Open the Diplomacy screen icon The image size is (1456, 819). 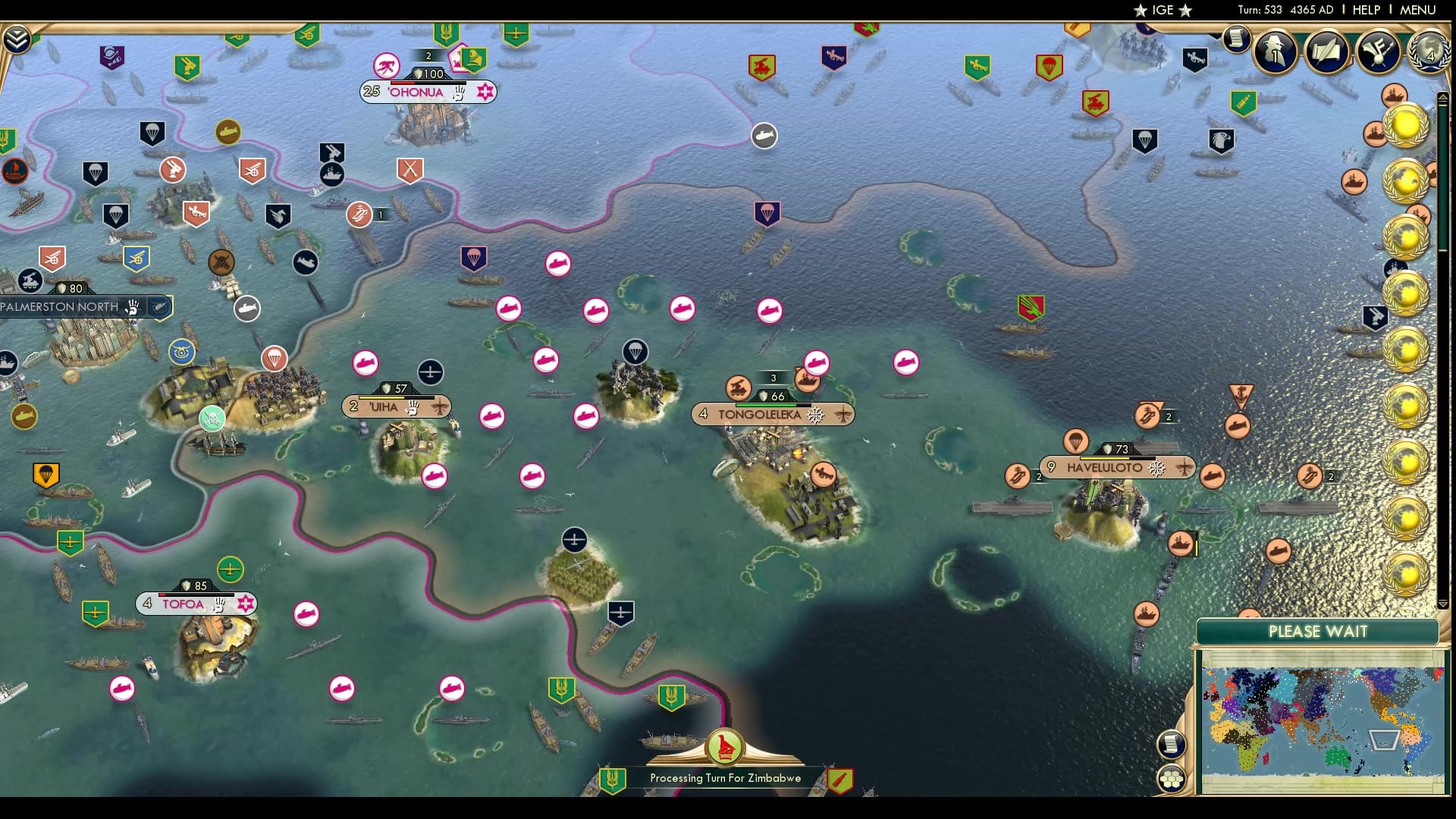(x=1377, y=49)
